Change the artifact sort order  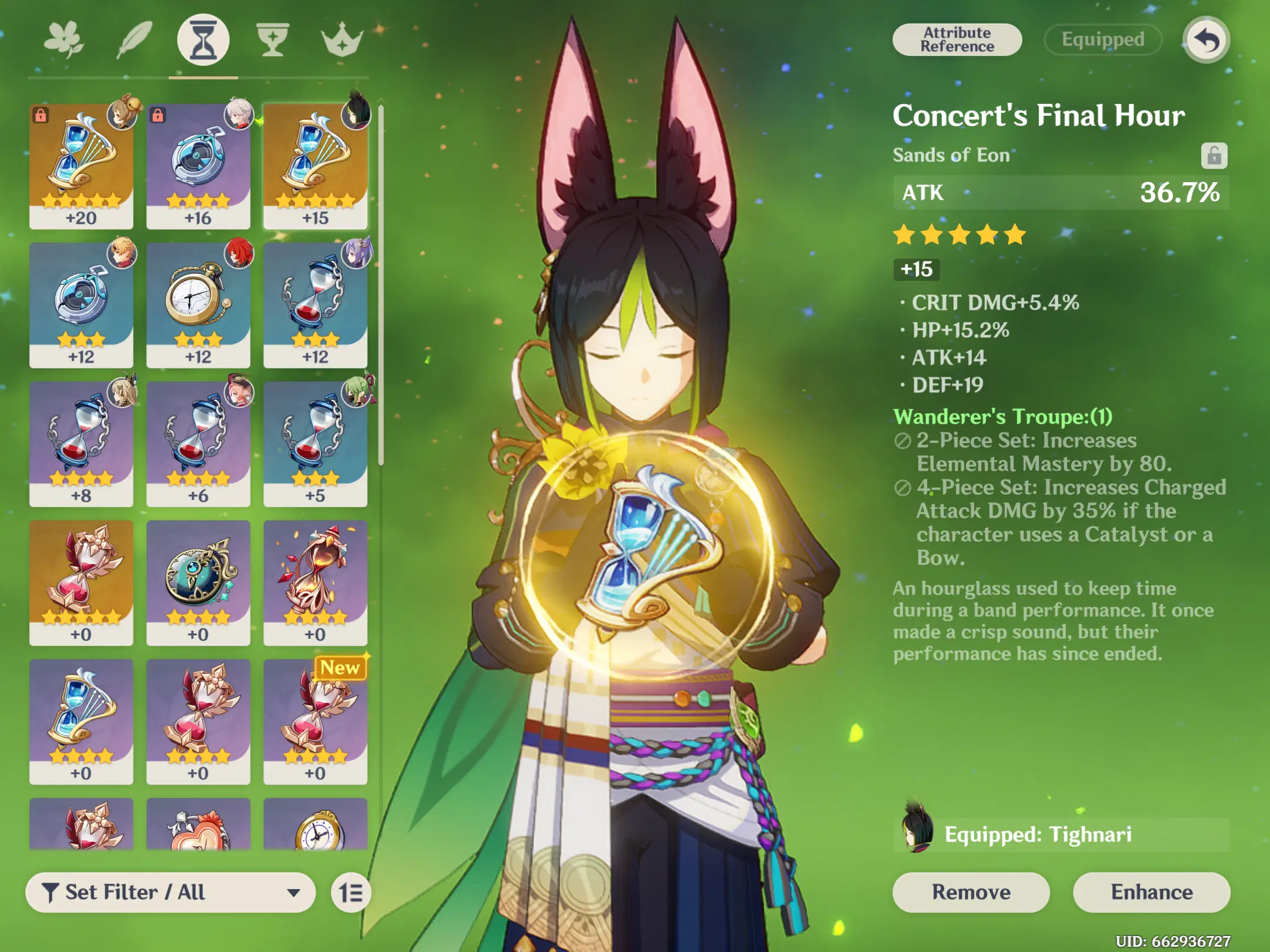pyautogui.click(x=351, y=893)
